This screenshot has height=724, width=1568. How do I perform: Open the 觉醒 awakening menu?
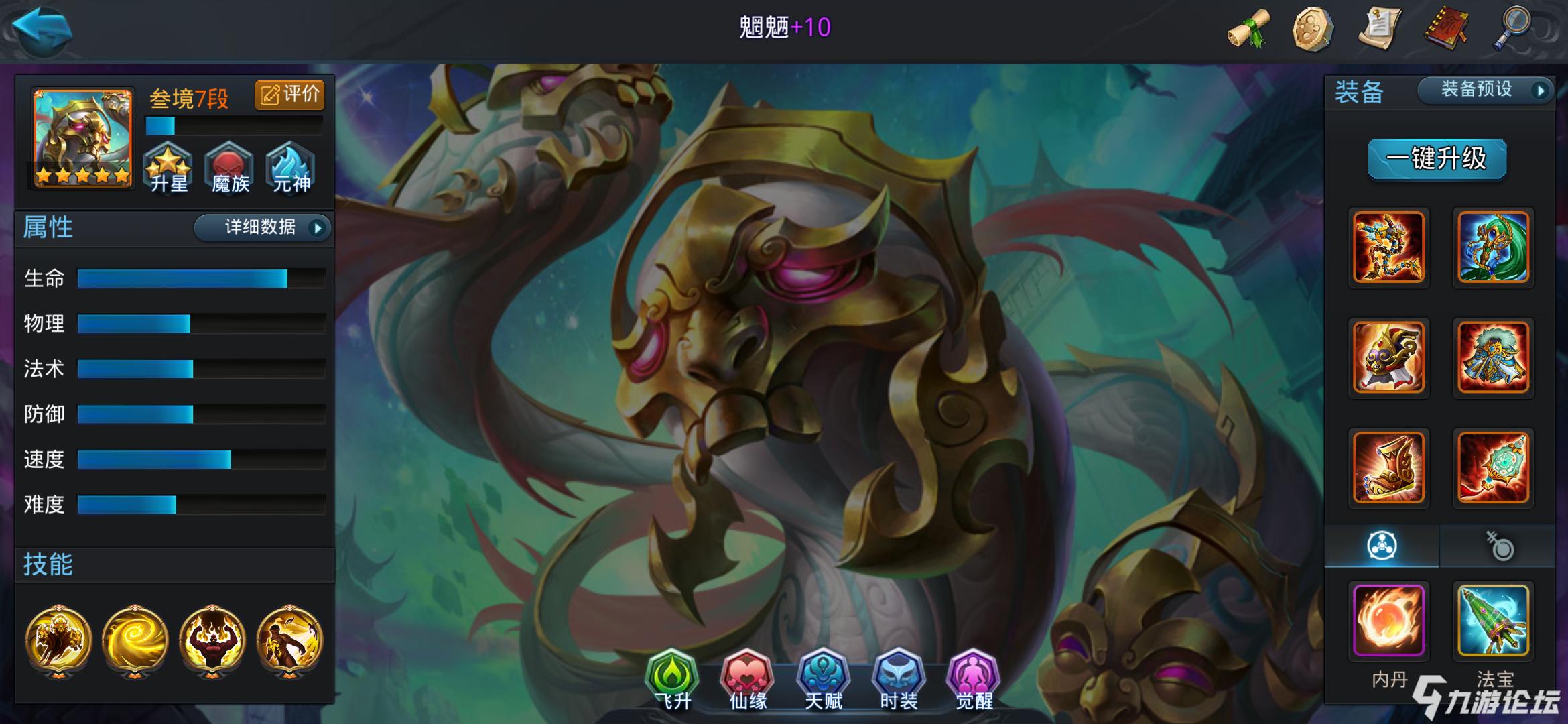click(974, 677)
